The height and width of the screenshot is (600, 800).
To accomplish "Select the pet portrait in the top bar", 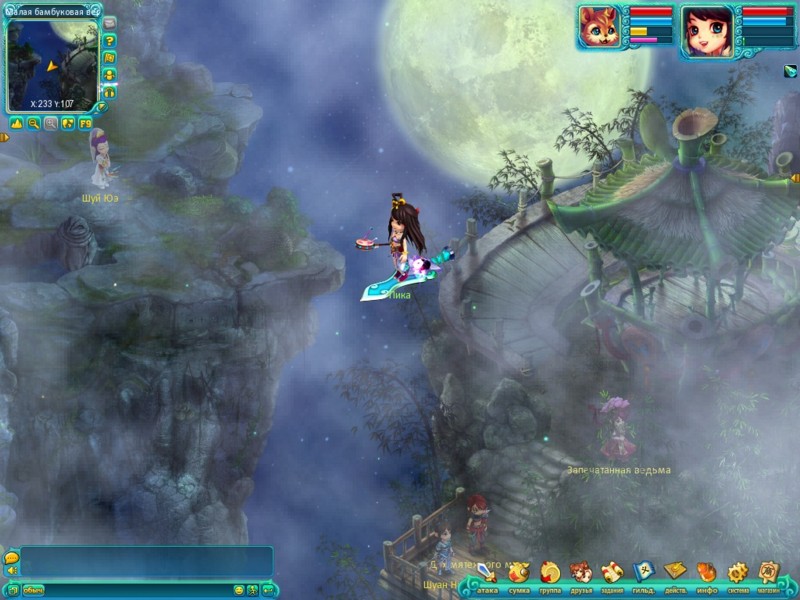I will pos(601,27).
